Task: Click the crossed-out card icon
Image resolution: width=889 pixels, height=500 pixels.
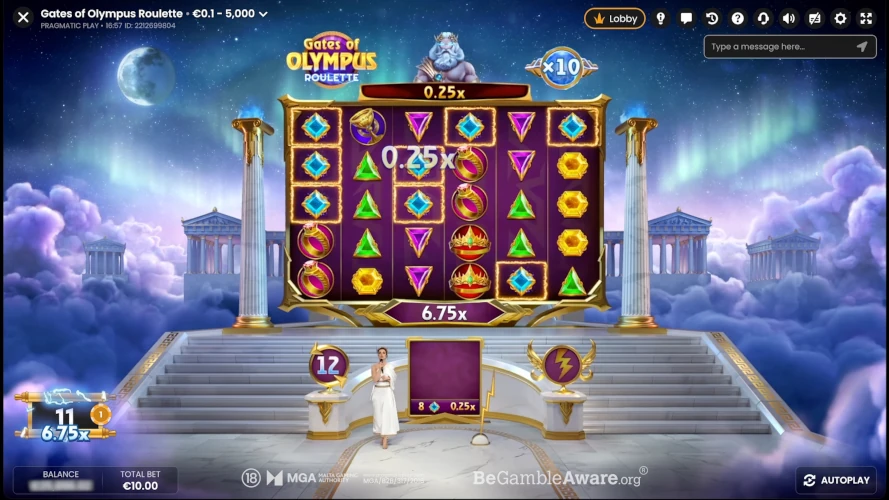Action: 814,18
